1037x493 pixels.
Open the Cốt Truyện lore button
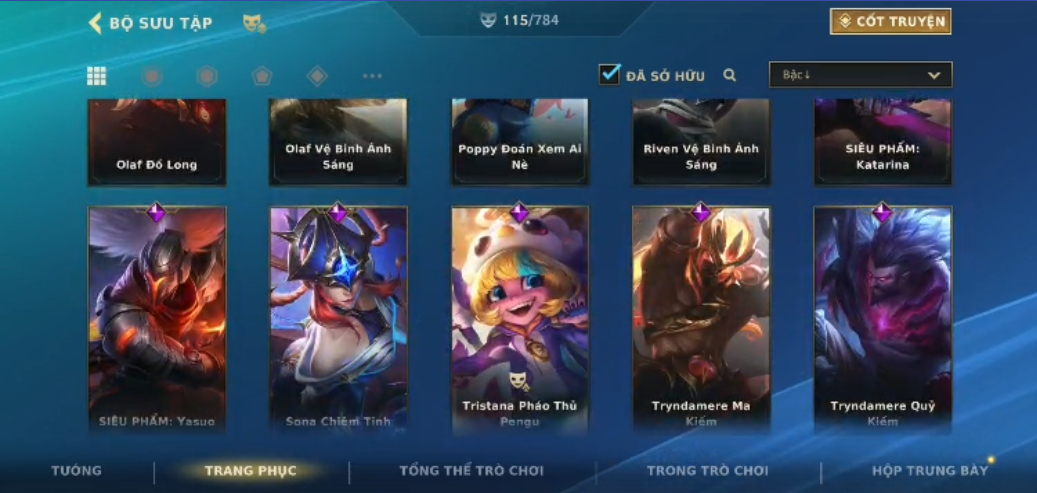pyautogui.click(x=890, y=22)
